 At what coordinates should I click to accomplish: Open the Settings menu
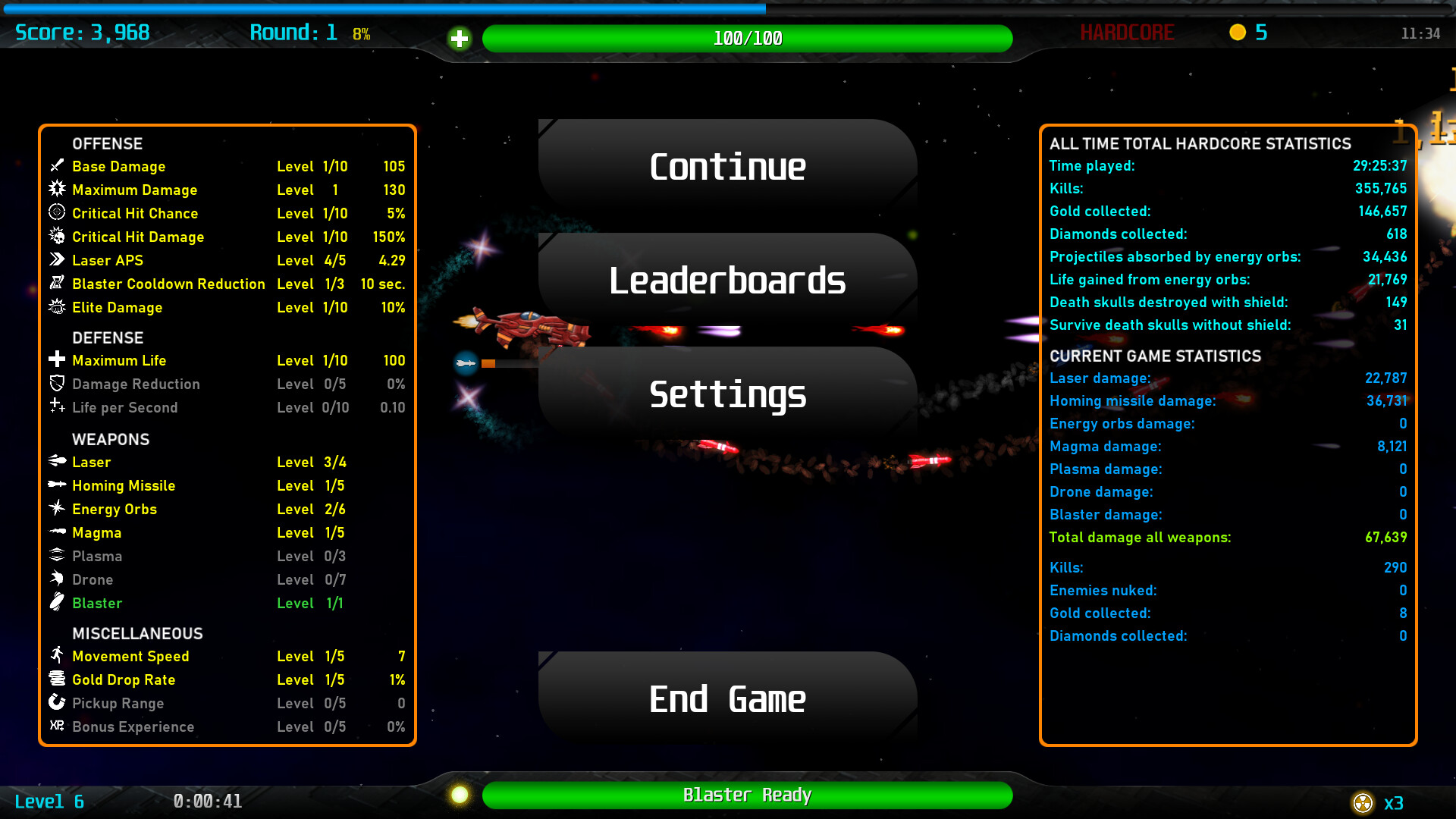(727, 395)
